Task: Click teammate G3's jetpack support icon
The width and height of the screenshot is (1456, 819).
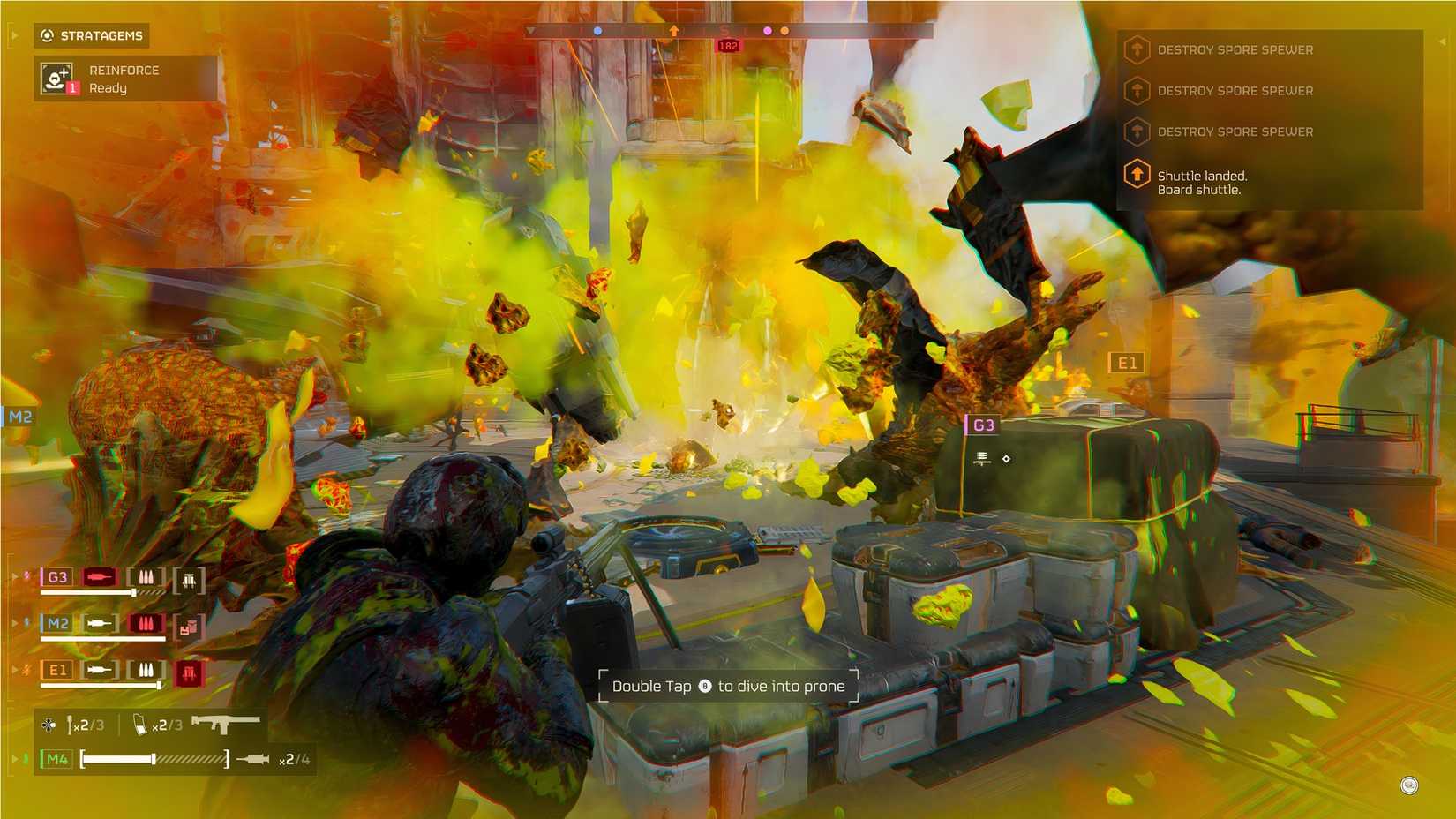Action: [189, 580]
